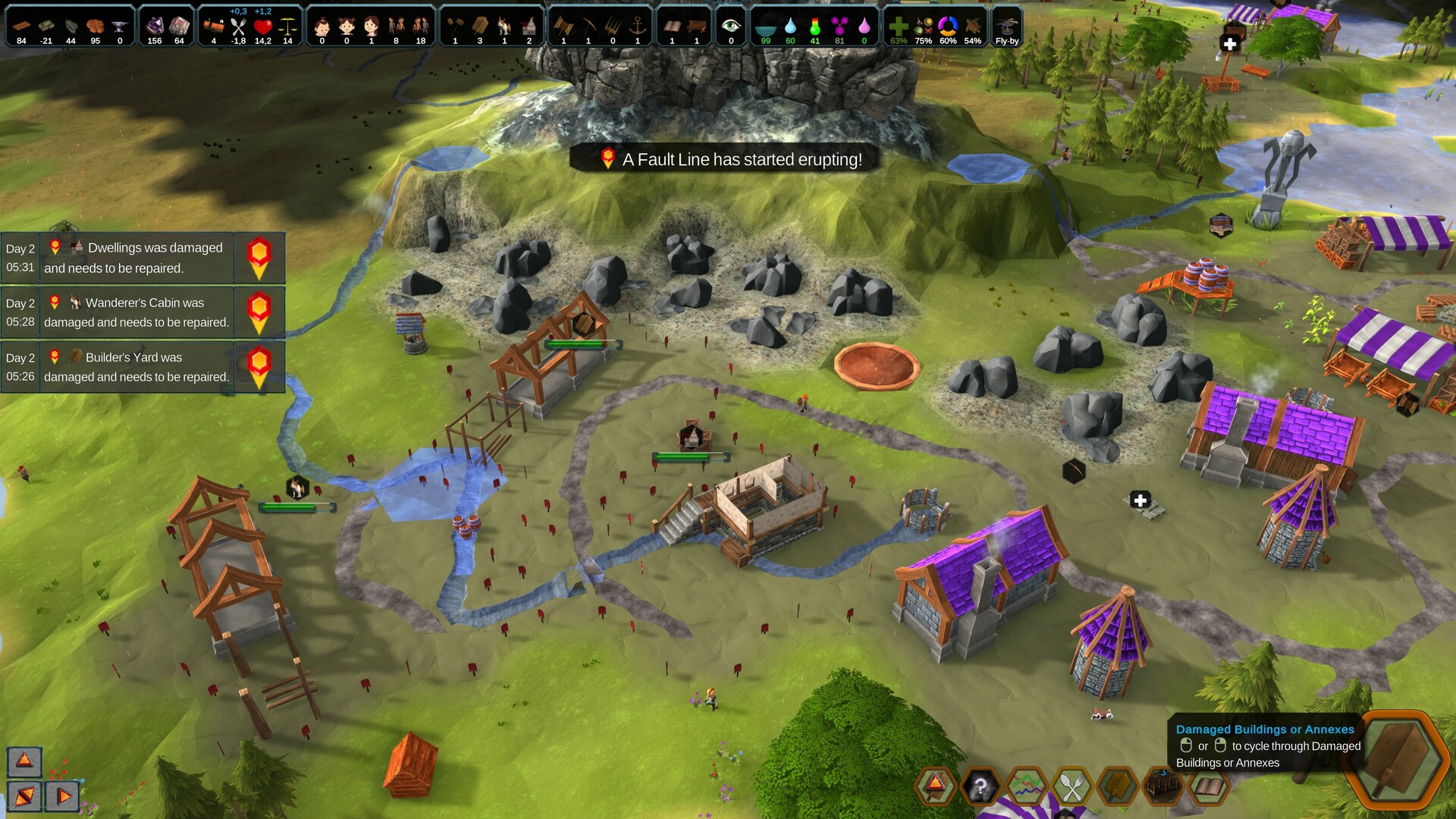The width and height of the screenshot is (1456, 819).
Task: Open the Dwellings was damaged notification
Action: point(136,258)
